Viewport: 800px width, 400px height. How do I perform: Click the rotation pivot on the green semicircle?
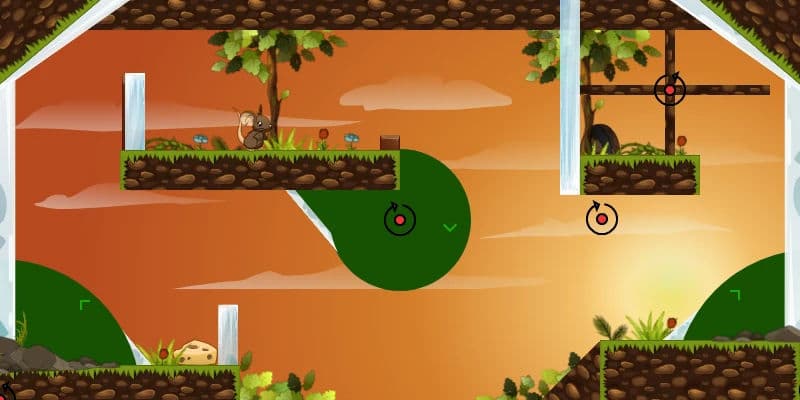pos(399,219)
